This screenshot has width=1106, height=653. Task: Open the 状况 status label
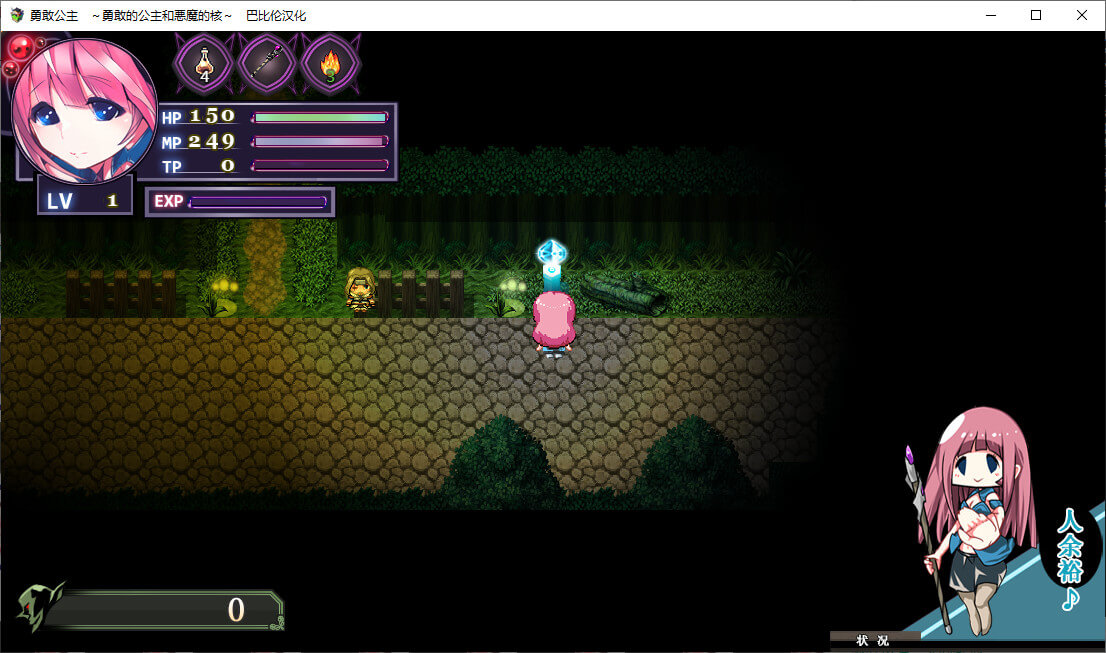874,640
